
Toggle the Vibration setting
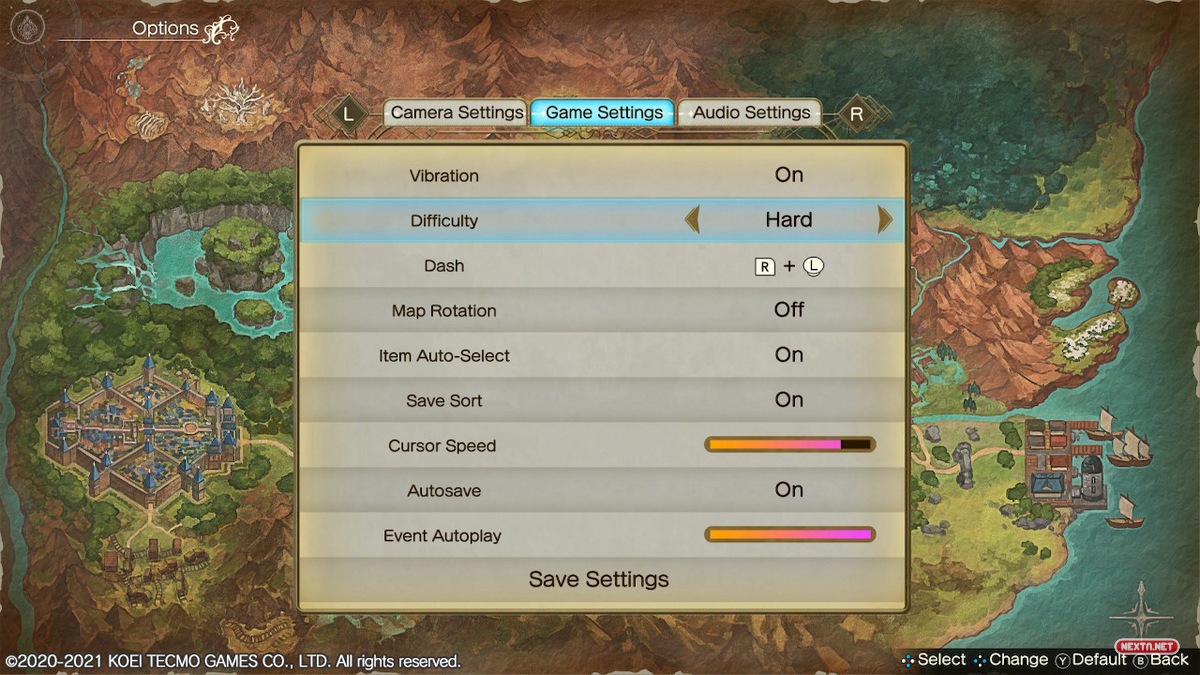(788, 175)
